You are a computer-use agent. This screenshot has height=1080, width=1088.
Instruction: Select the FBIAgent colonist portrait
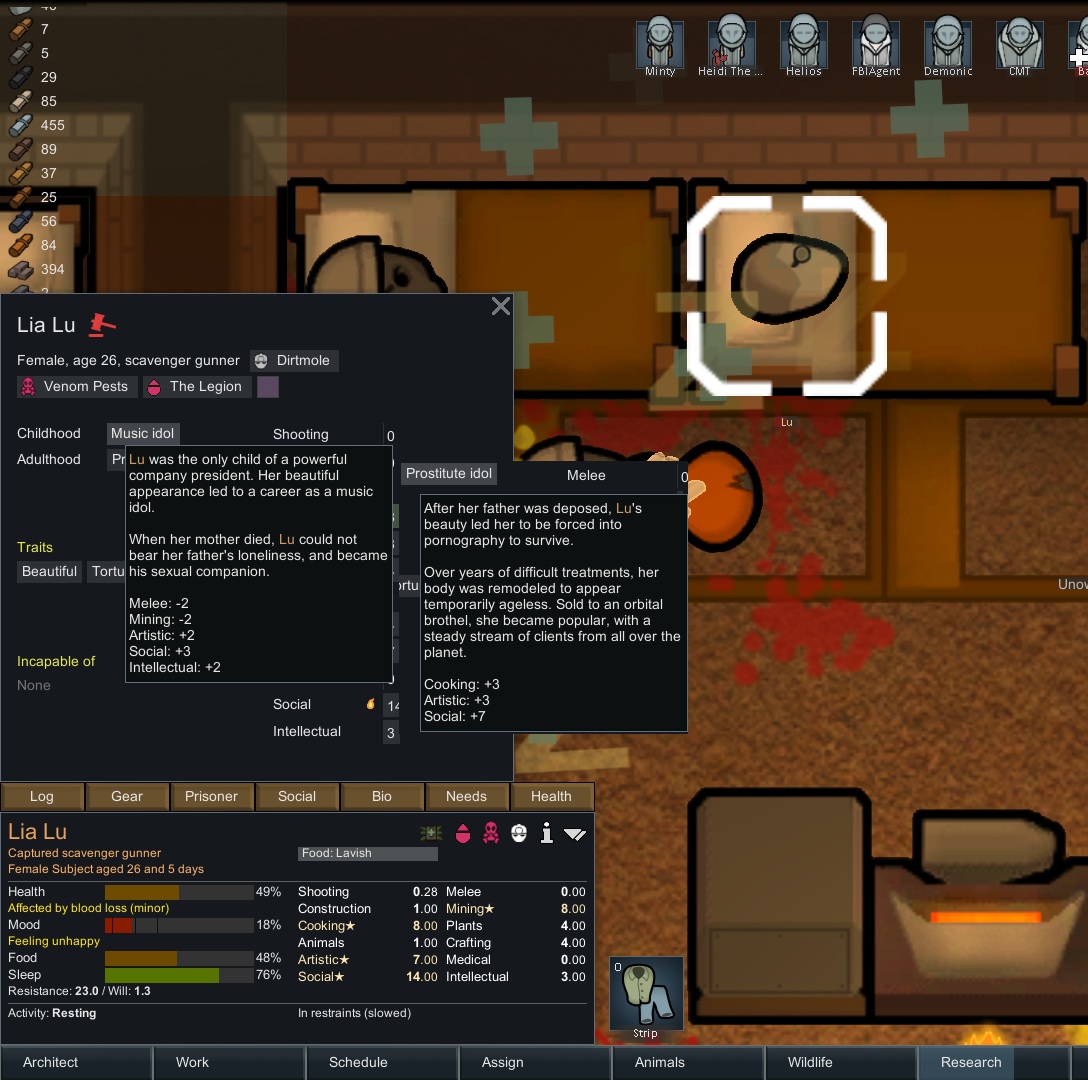(x=876, y=44)
